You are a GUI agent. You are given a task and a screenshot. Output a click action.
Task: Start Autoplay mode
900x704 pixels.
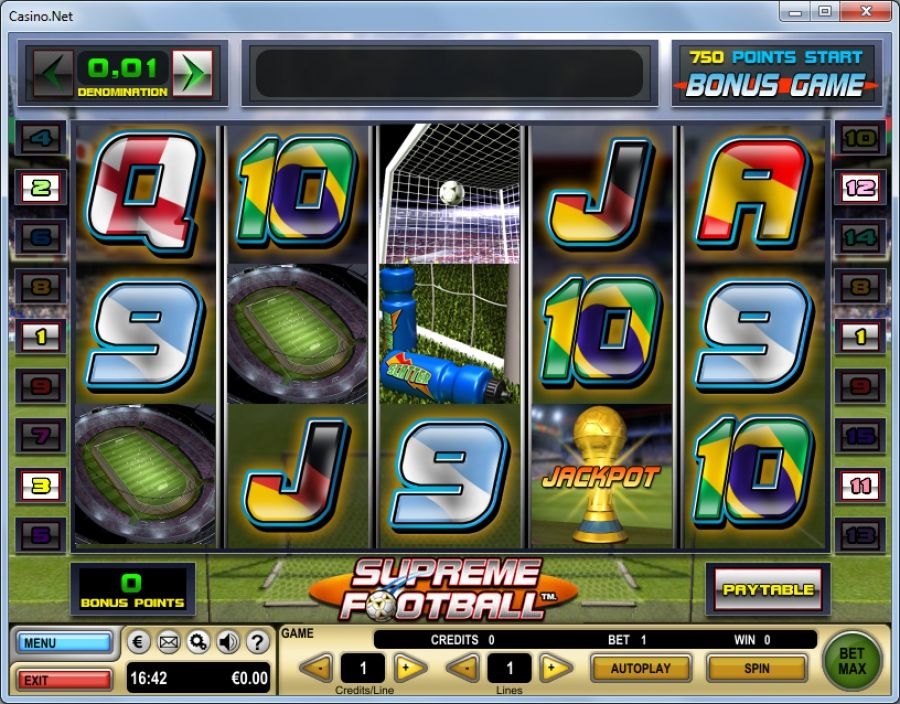click(641, 668)
